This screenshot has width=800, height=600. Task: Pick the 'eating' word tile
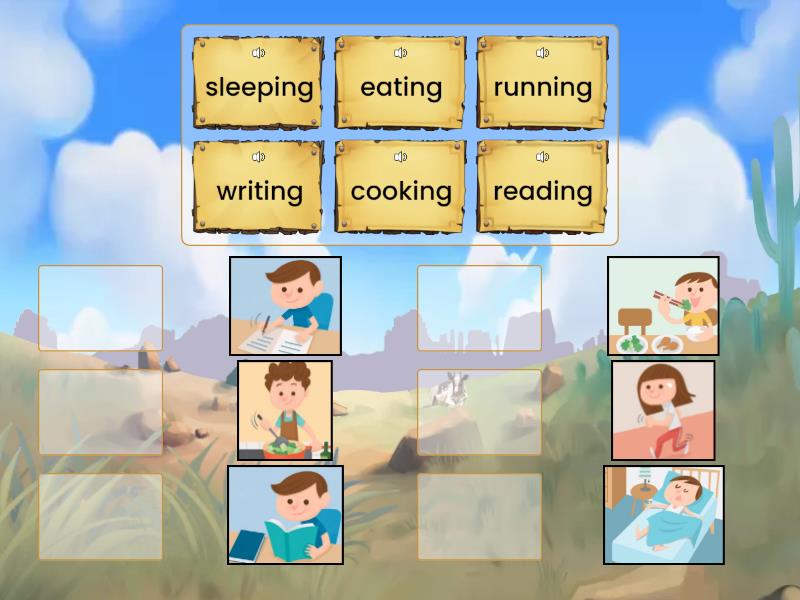(x=400, y=88)
